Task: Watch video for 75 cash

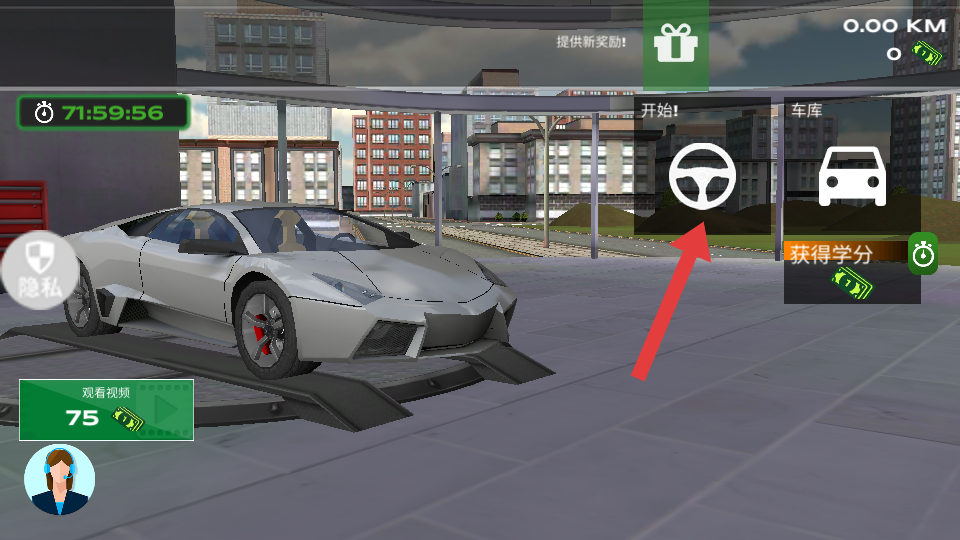Action: 106,409
